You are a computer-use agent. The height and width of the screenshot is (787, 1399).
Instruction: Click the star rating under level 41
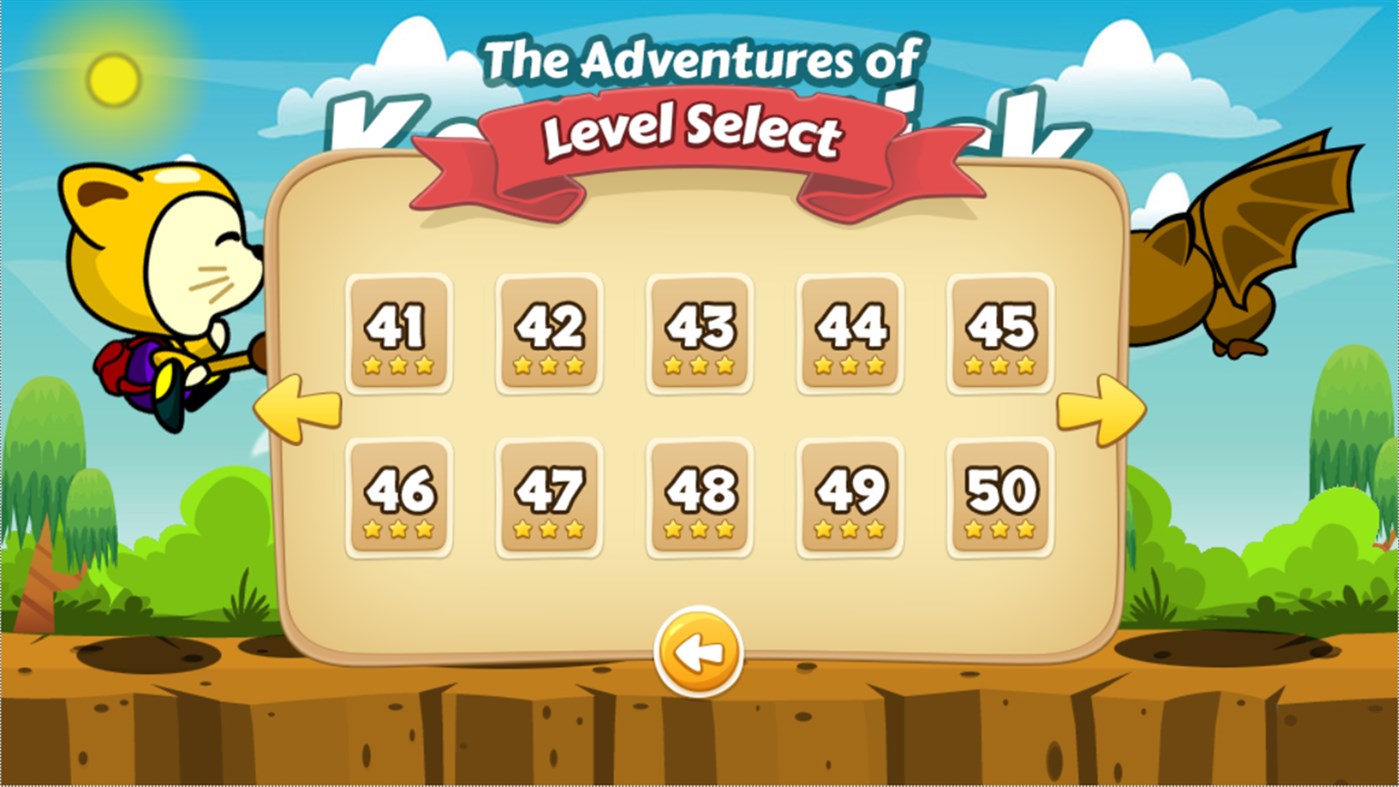coord(397,364)
